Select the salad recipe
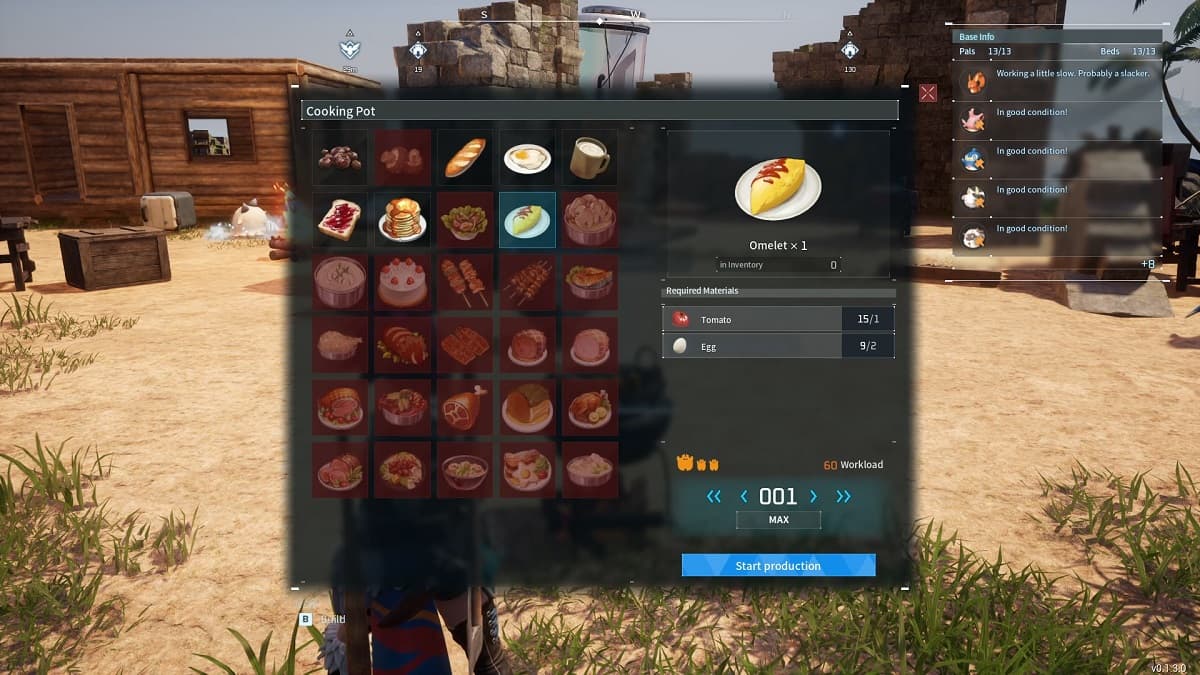1200x675 pixels. click(465, 219)
